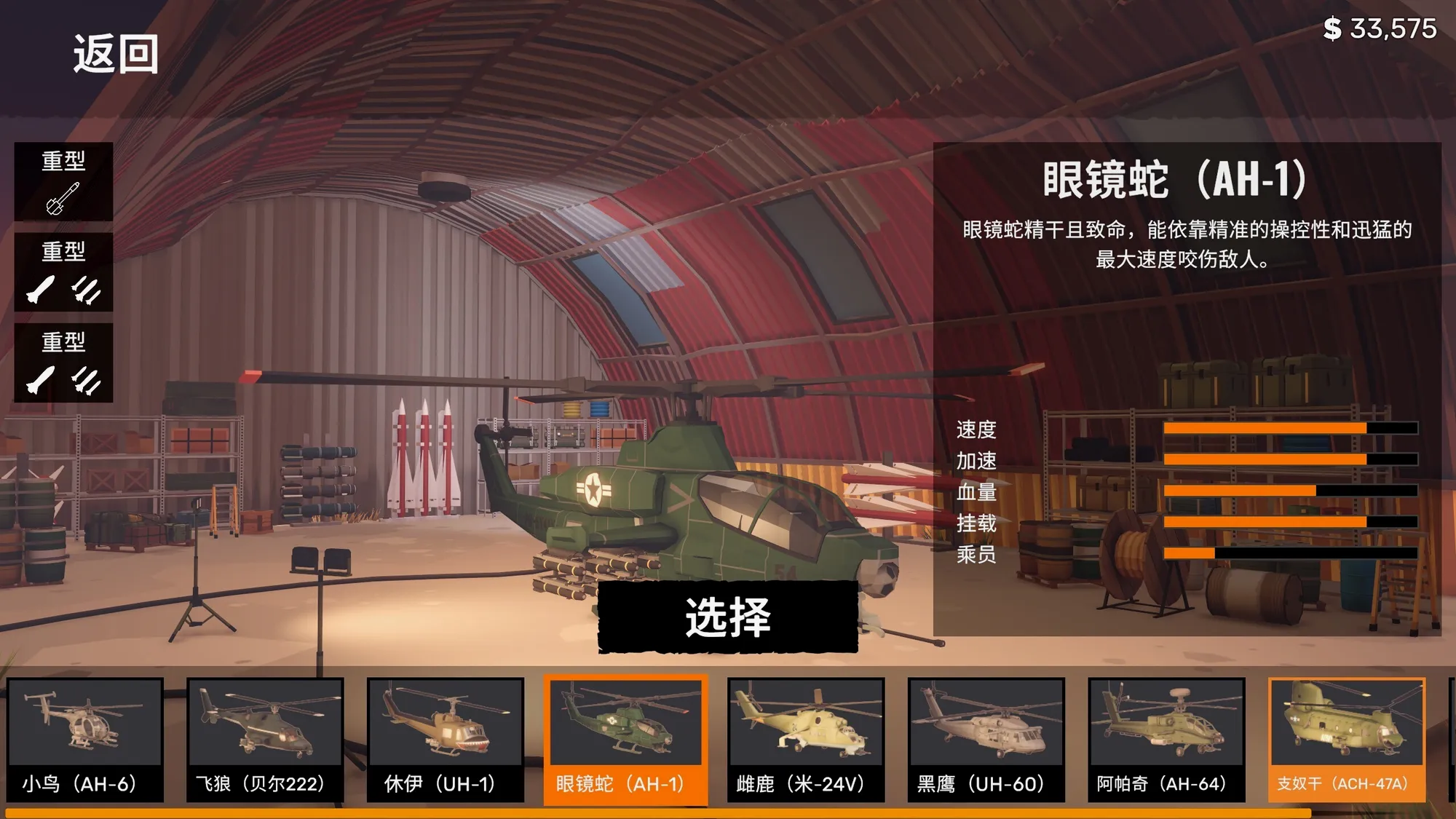Choose the 雌鹿 (米-24V) helicopter
This screenshot has width=1456, height=819.
pyautogui.click(x=806, y=739)
